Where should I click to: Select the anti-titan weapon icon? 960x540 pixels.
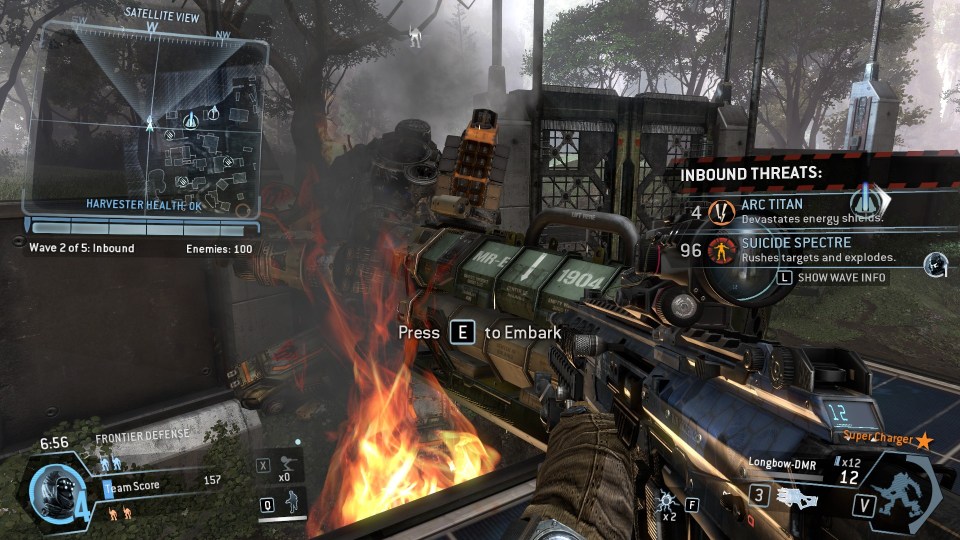(797, 497)
